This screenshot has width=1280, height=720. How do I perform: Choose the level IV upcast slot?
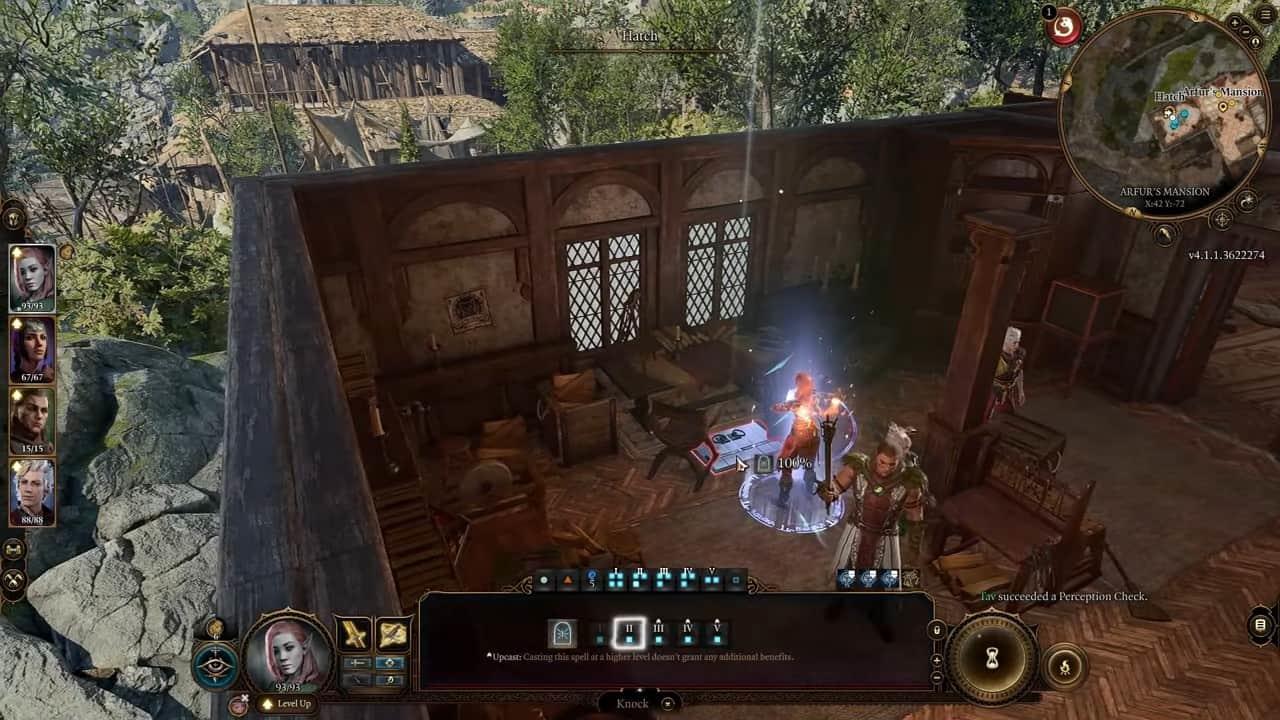pyautogui.click(x=688, y=632)
